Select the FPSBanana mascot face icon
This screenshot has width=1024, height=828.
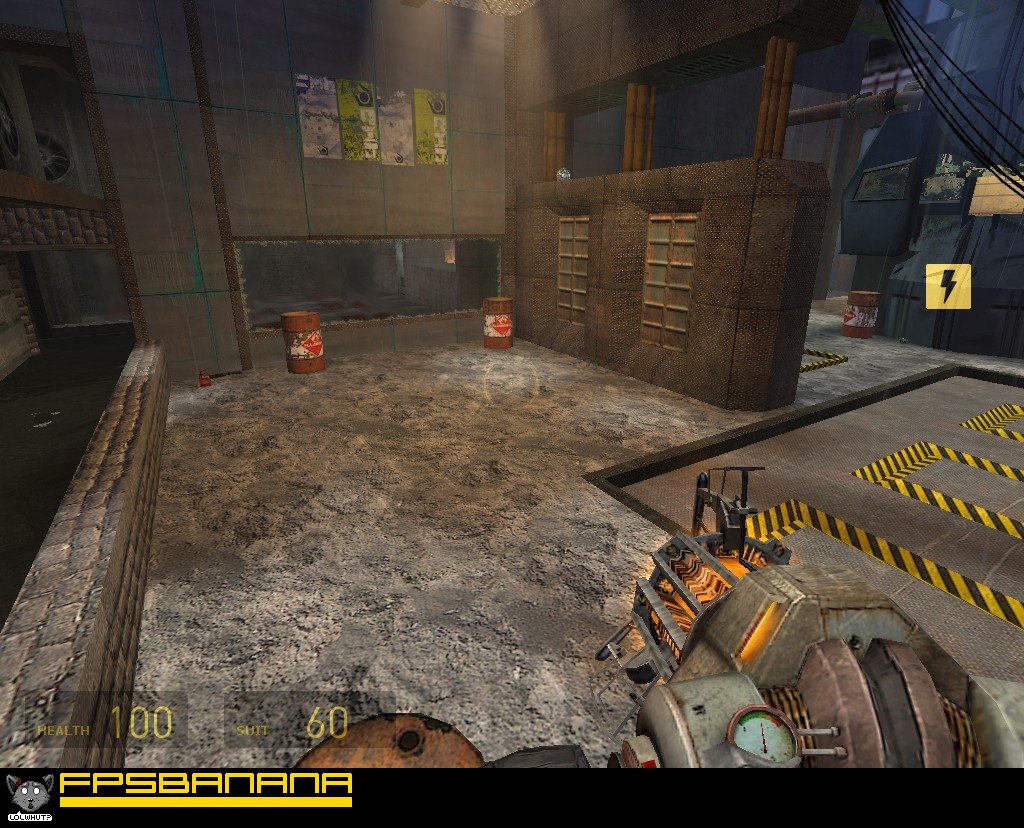[x=28, y=793]
